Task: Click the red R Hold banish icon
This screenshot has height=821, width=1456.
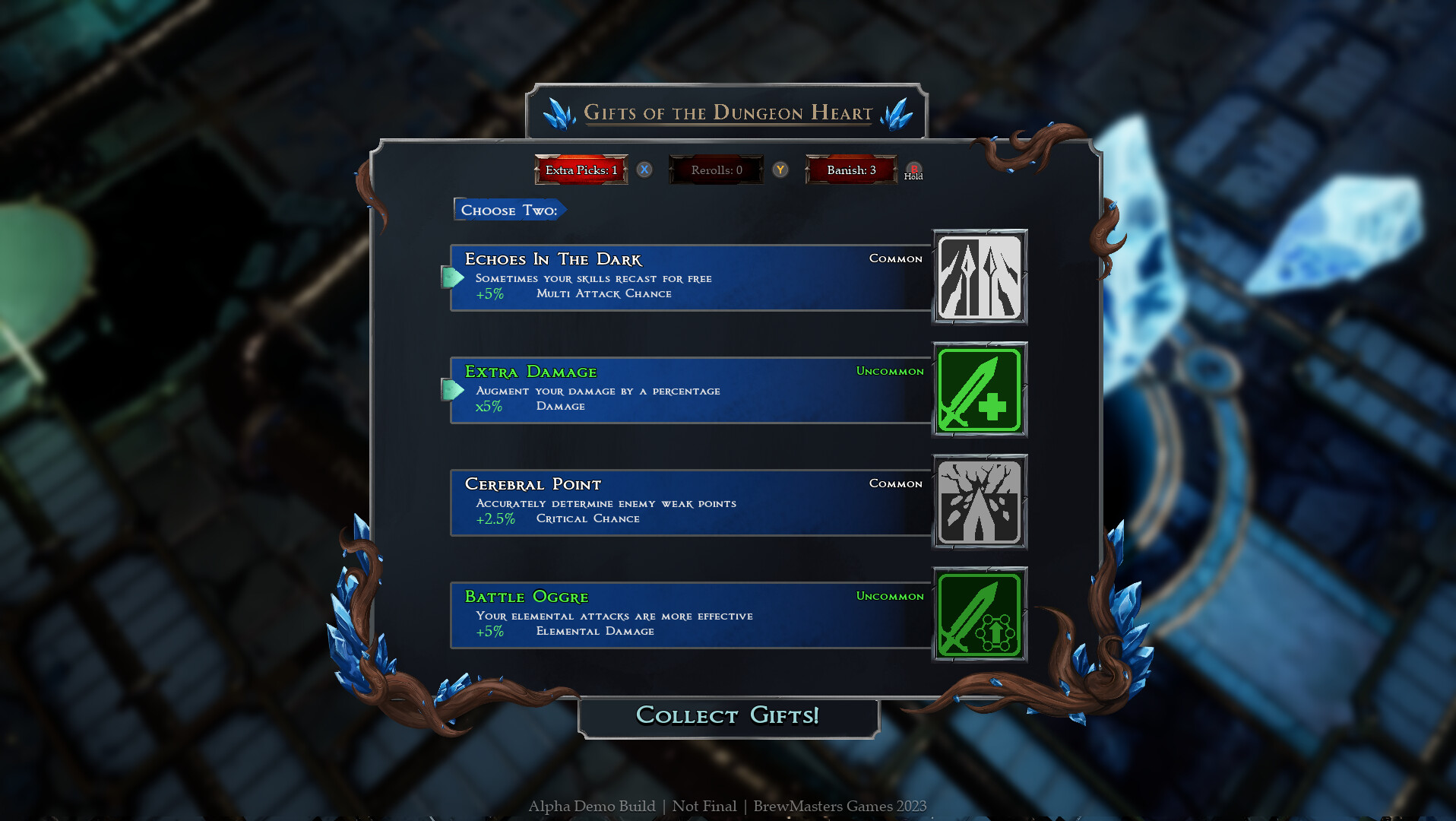Action: (x=913, y=170)
